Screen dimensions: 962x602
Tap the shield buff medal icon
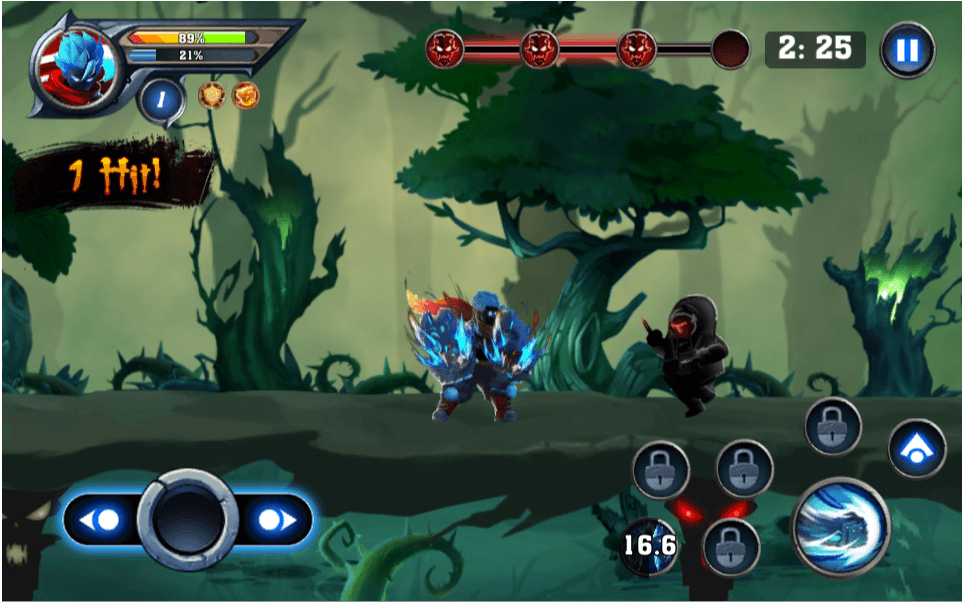click(212, 96)
